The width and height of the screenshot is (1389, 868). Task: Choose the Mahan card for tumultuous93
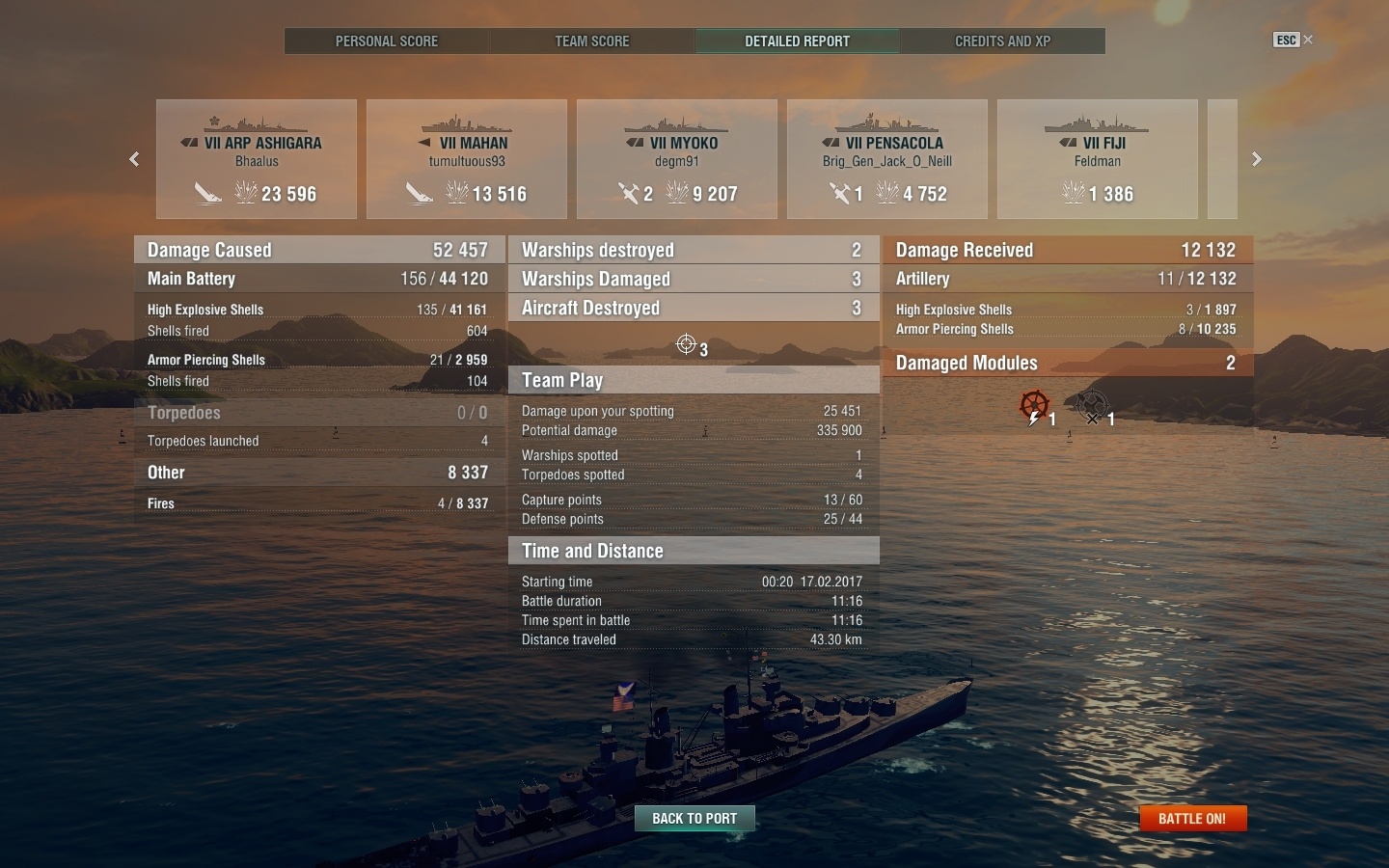click(467, 159)
